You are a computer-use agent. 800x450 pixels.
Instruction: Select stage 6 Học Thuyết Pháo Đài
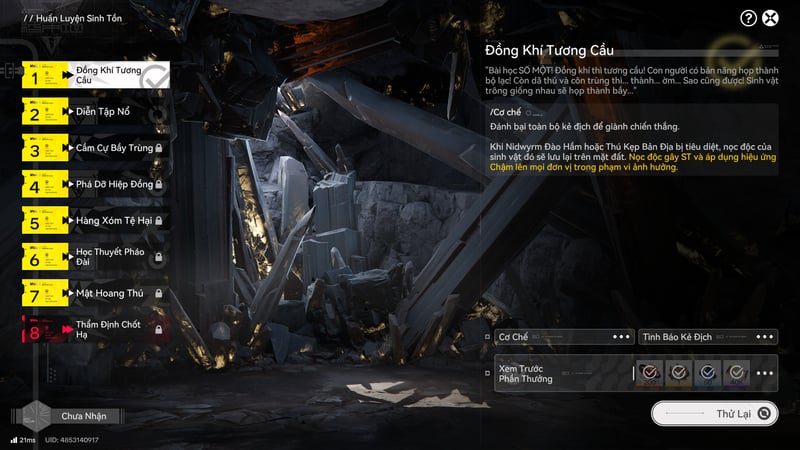pyautogui.click(x=95, y=257)
